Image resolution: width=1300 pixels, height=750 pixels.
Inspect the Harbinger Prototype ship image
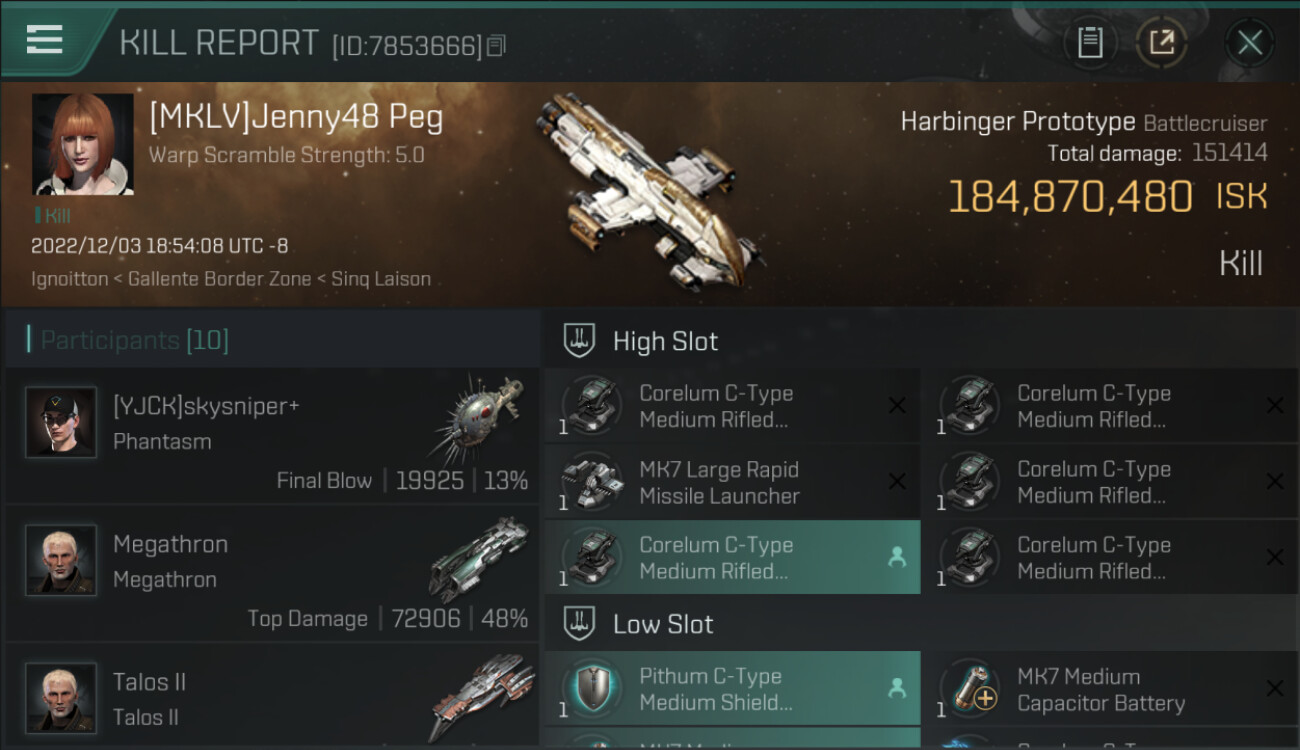(x=650, y=182)
